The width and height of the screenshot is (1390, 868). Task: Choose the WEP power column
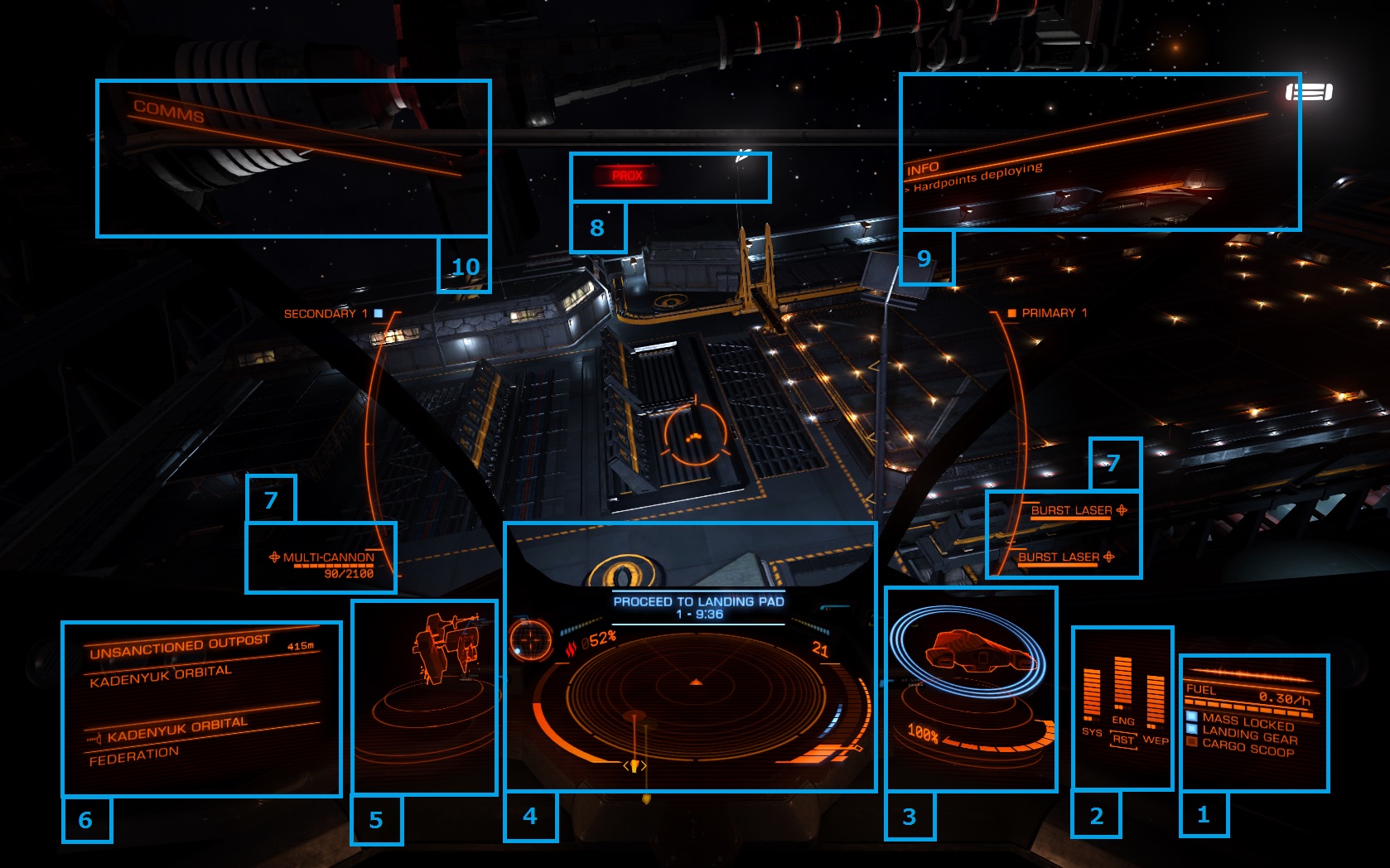coord(1156,704)
